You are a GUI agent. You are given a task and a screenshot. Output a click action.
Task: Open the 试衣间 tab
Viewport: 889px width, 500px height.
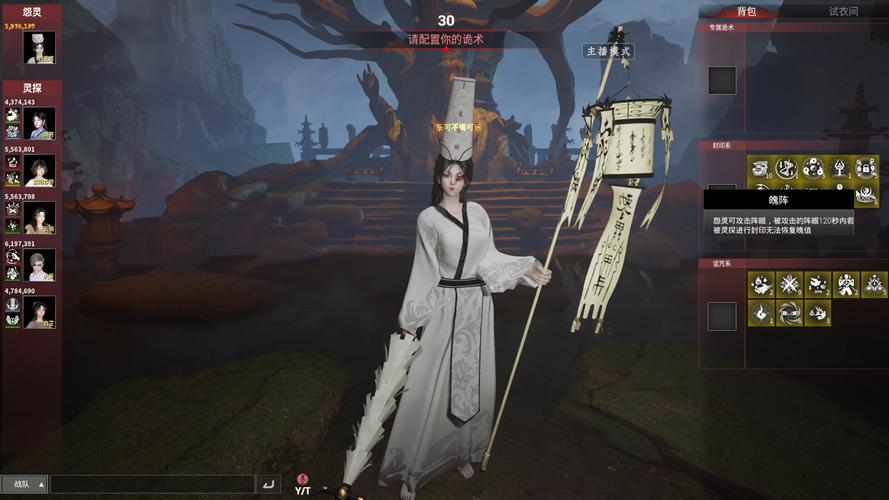pyautogui.click(x=843, y=11)
